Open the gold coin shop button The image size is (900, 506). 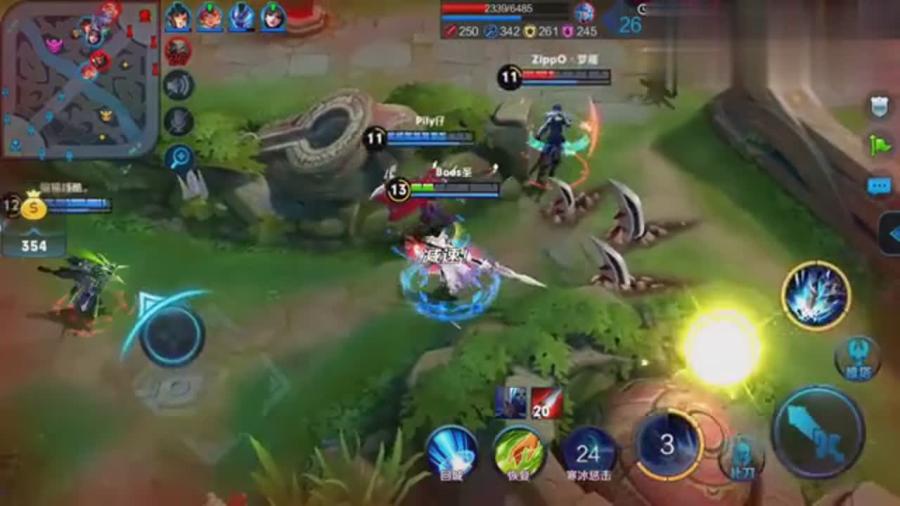pyautogui.click(x=34, y=208)
